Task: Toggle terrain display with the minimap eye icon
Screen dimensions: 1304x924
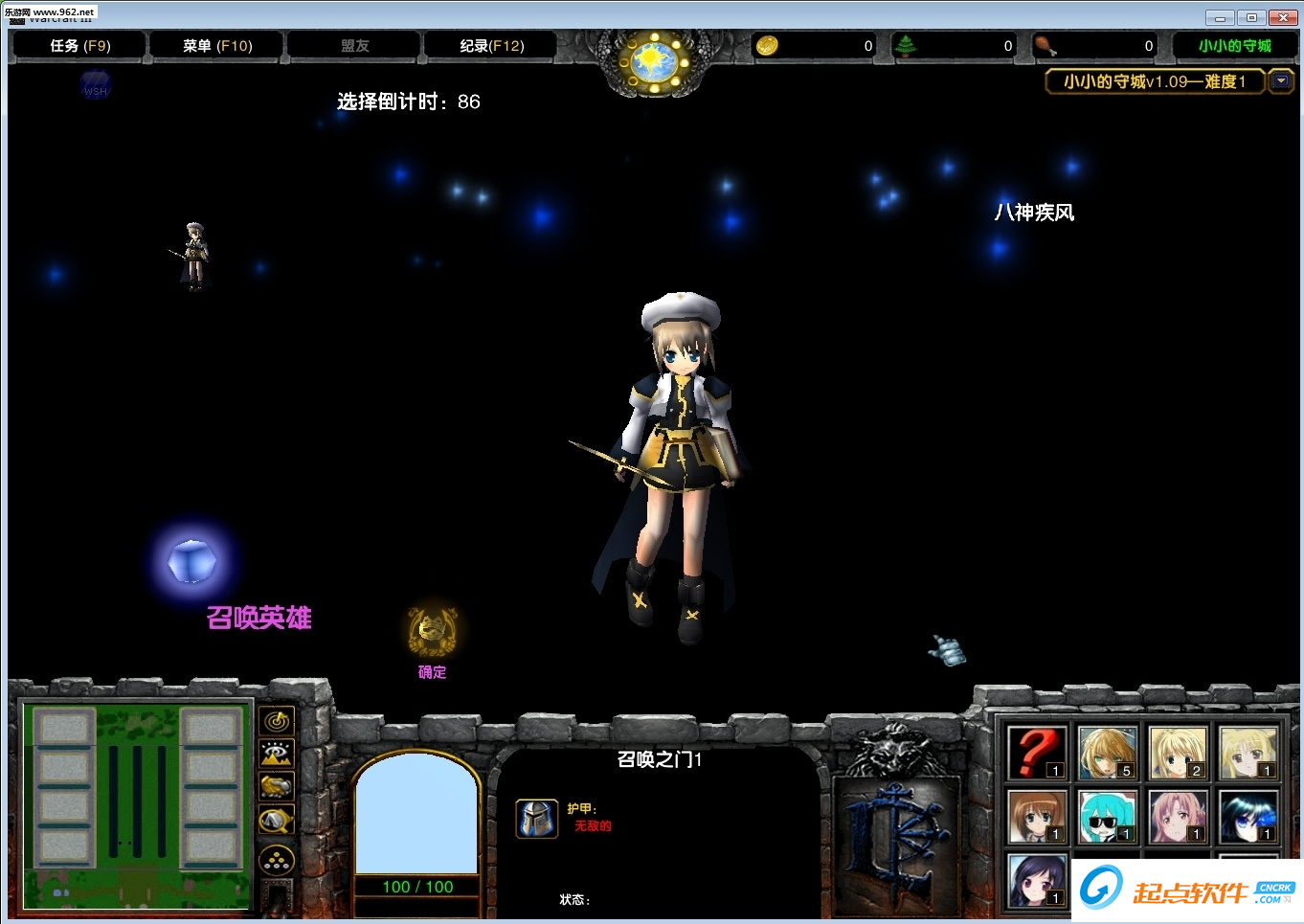Action: [277, 755]
